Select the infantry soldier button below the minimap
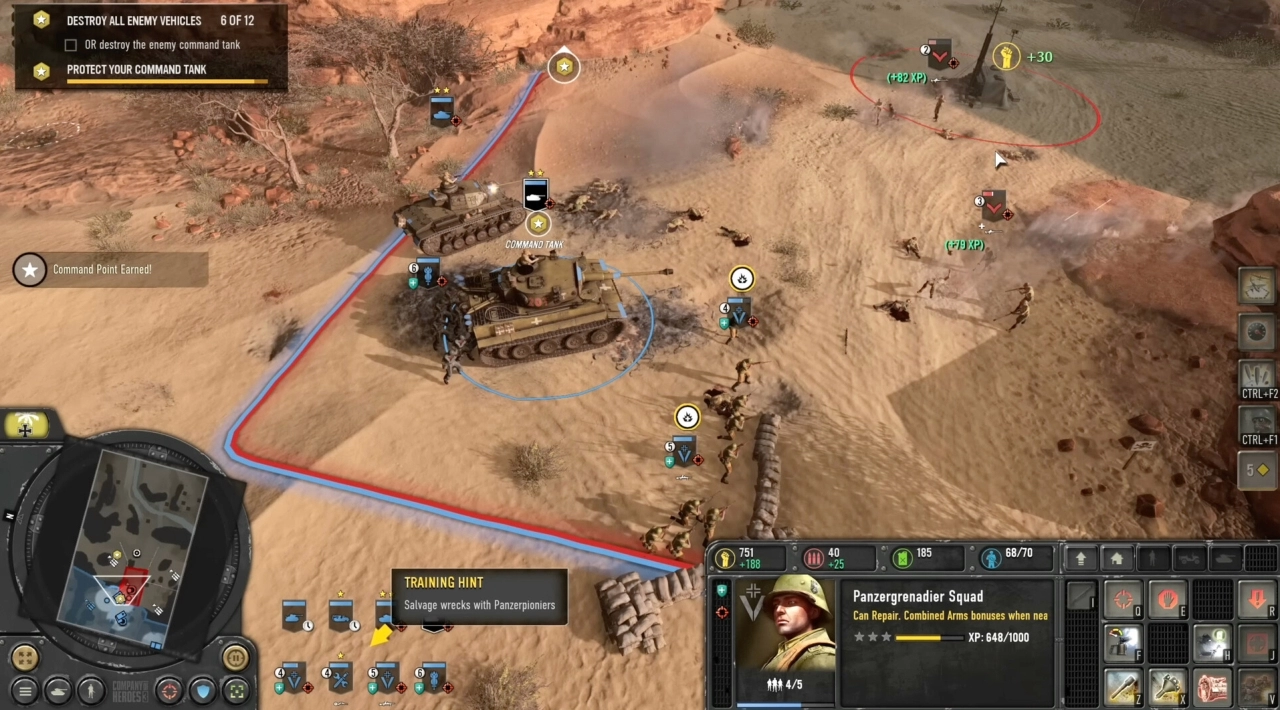This screenshot has height=710, width=1280. click(91, 690)
